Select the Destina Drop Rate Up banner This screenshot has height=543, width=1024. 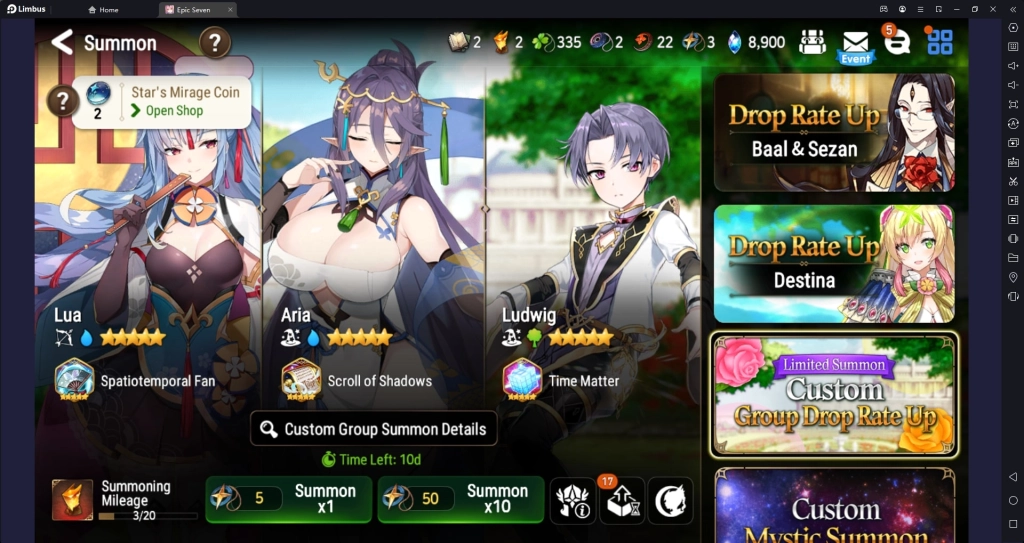[x=833, y=263]
